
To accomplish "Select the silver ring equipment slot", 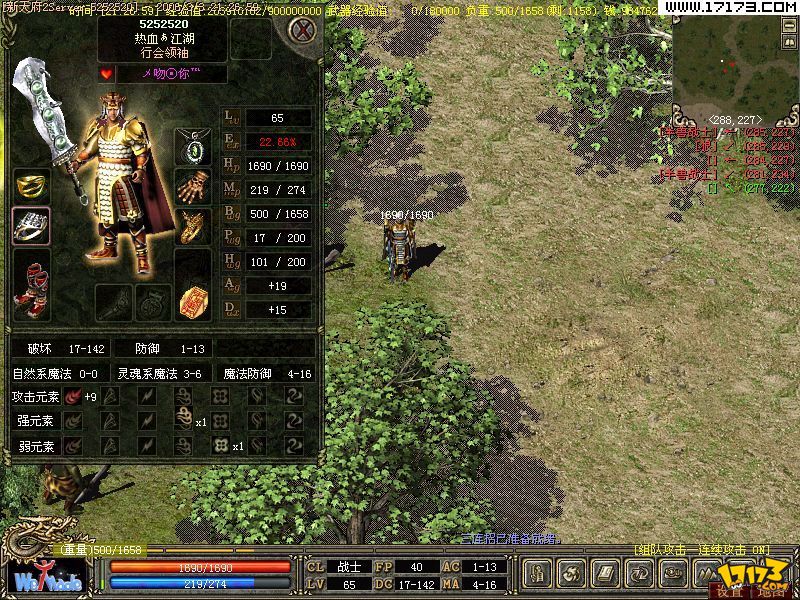I will [31, 226].
